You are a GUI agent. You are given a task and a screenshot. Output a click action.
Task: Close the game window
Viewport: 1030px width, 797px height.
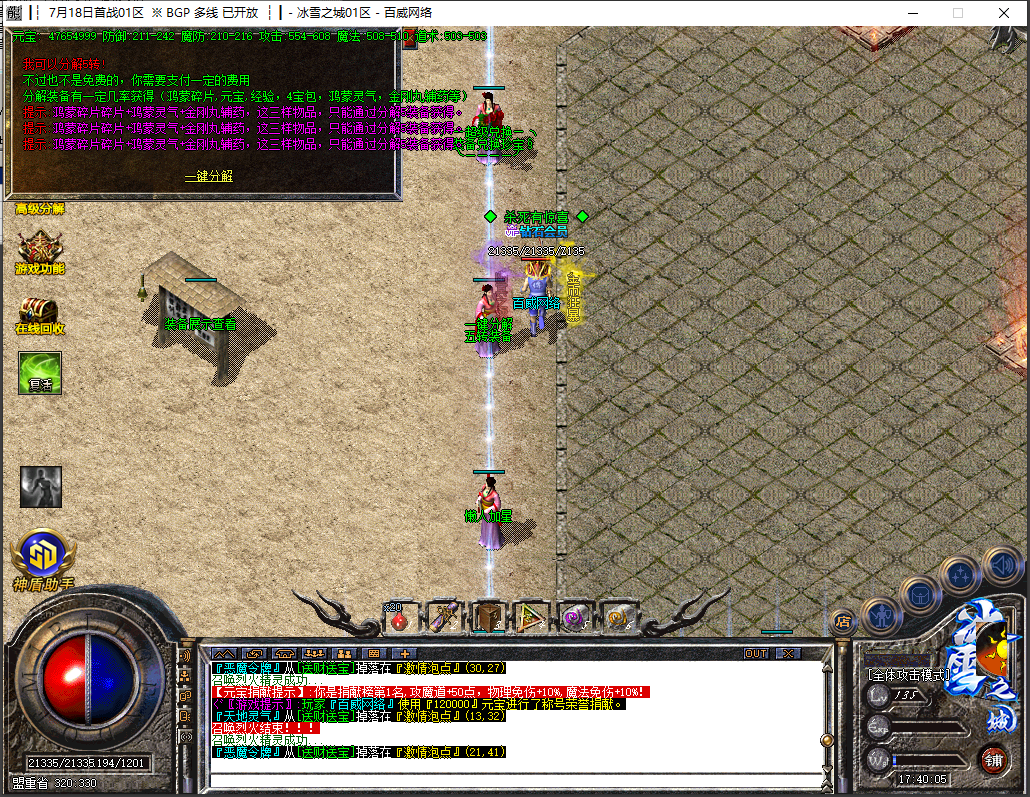[x=1004, y=13]
